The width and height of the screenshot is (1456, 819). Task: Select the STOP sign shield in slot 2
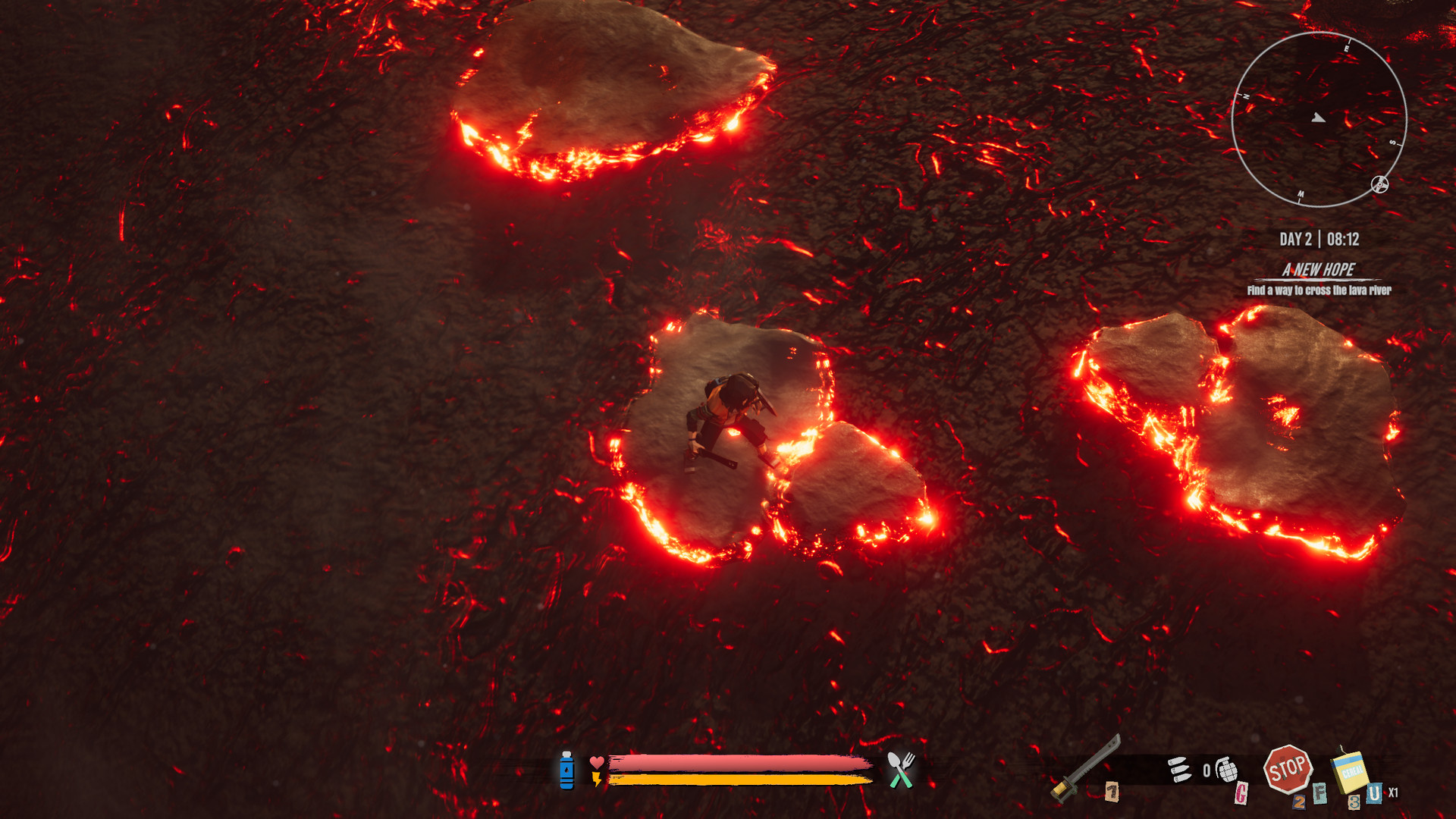[x=1290, y=770]
